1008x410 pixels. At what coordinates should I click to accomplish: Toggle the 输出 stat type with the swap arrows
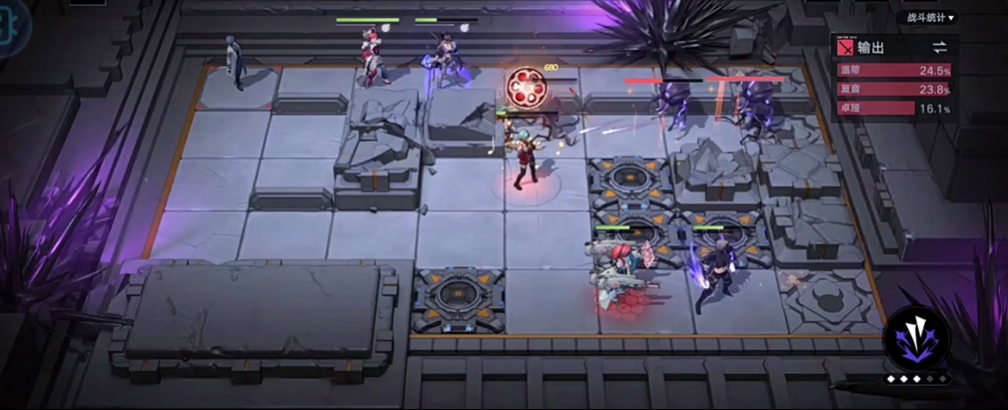coord(939,47)
